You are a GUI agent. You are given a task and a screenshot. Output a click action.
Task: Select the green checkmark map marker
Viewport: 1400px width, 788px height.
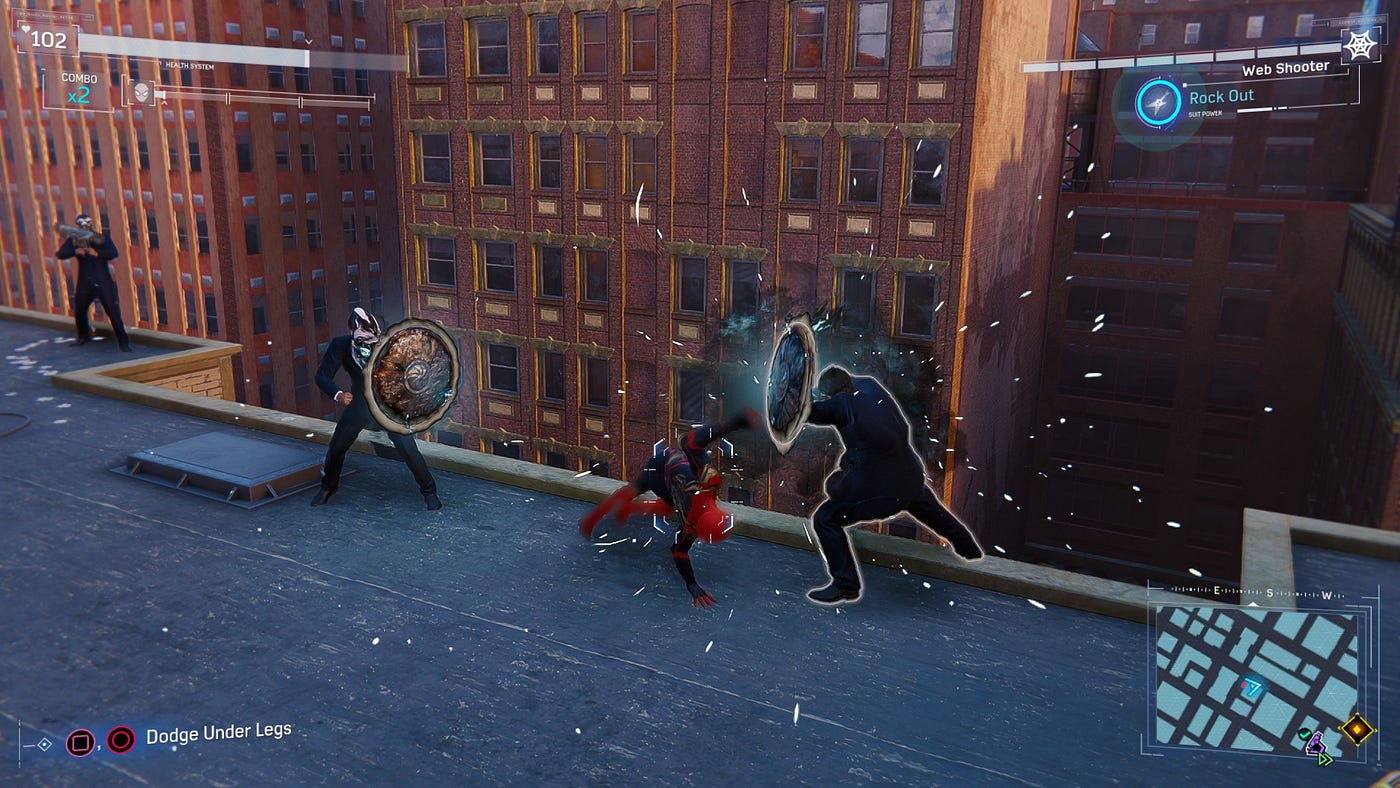(x=1304, y=735)
